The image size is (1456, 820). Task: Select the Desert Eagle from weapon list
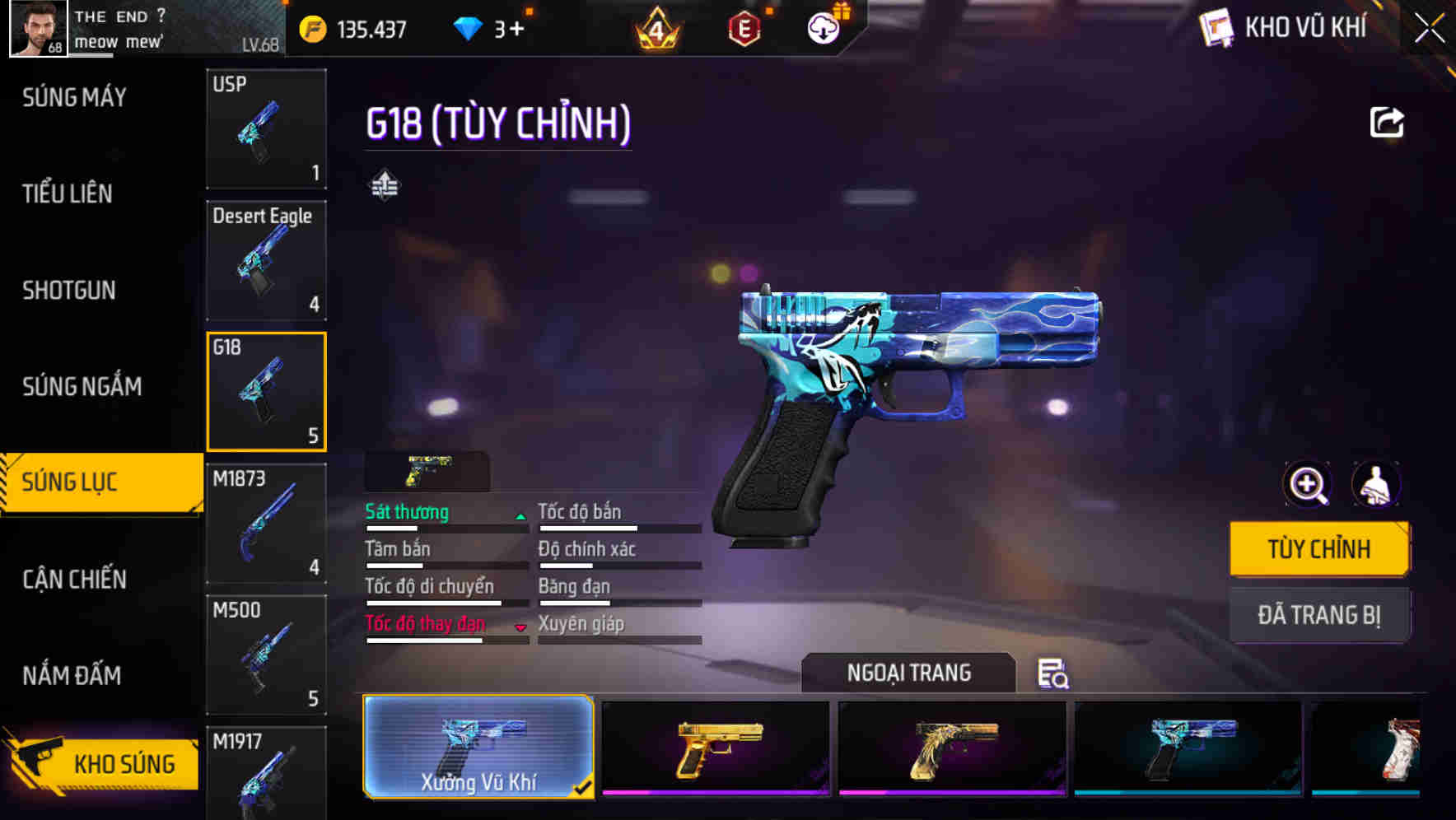point(266,259)
